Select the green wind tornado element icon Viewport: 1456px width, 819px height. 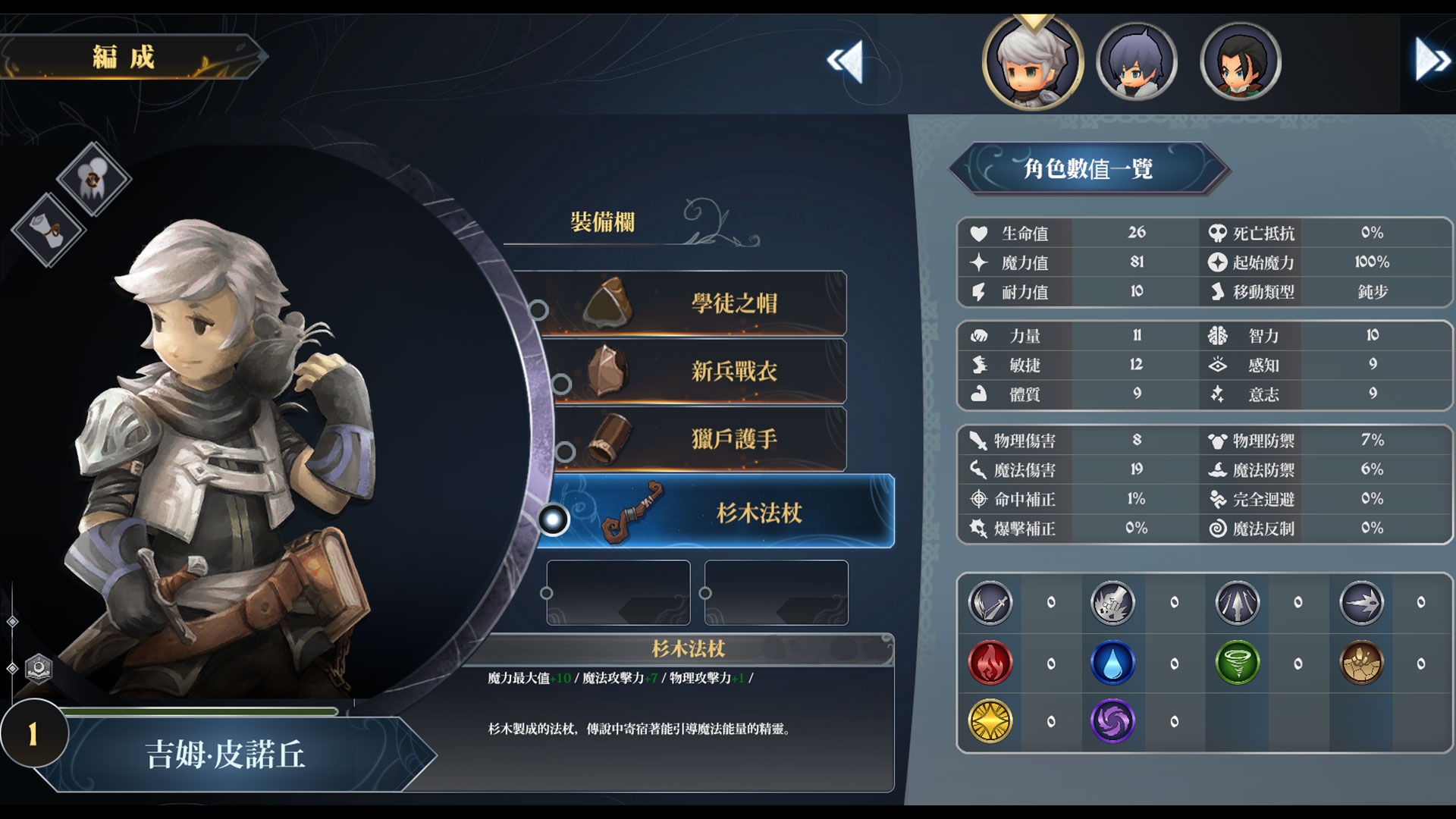[1237, 663]
